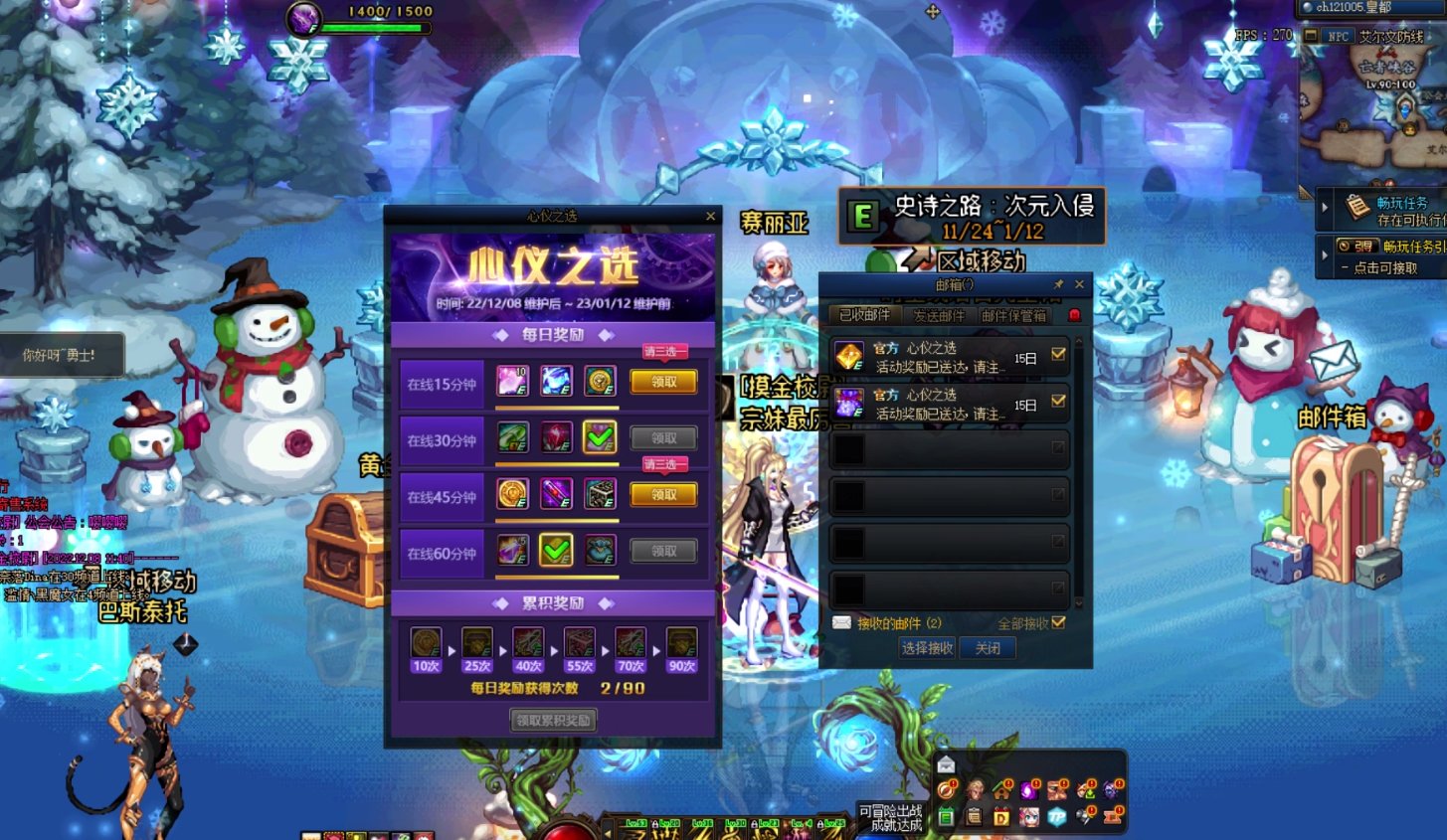Open the 邮件保管箱 mail storage tab
The height and width of the screenshot is (840, 1447).
pyautogui.click(x=1013, y=315)
